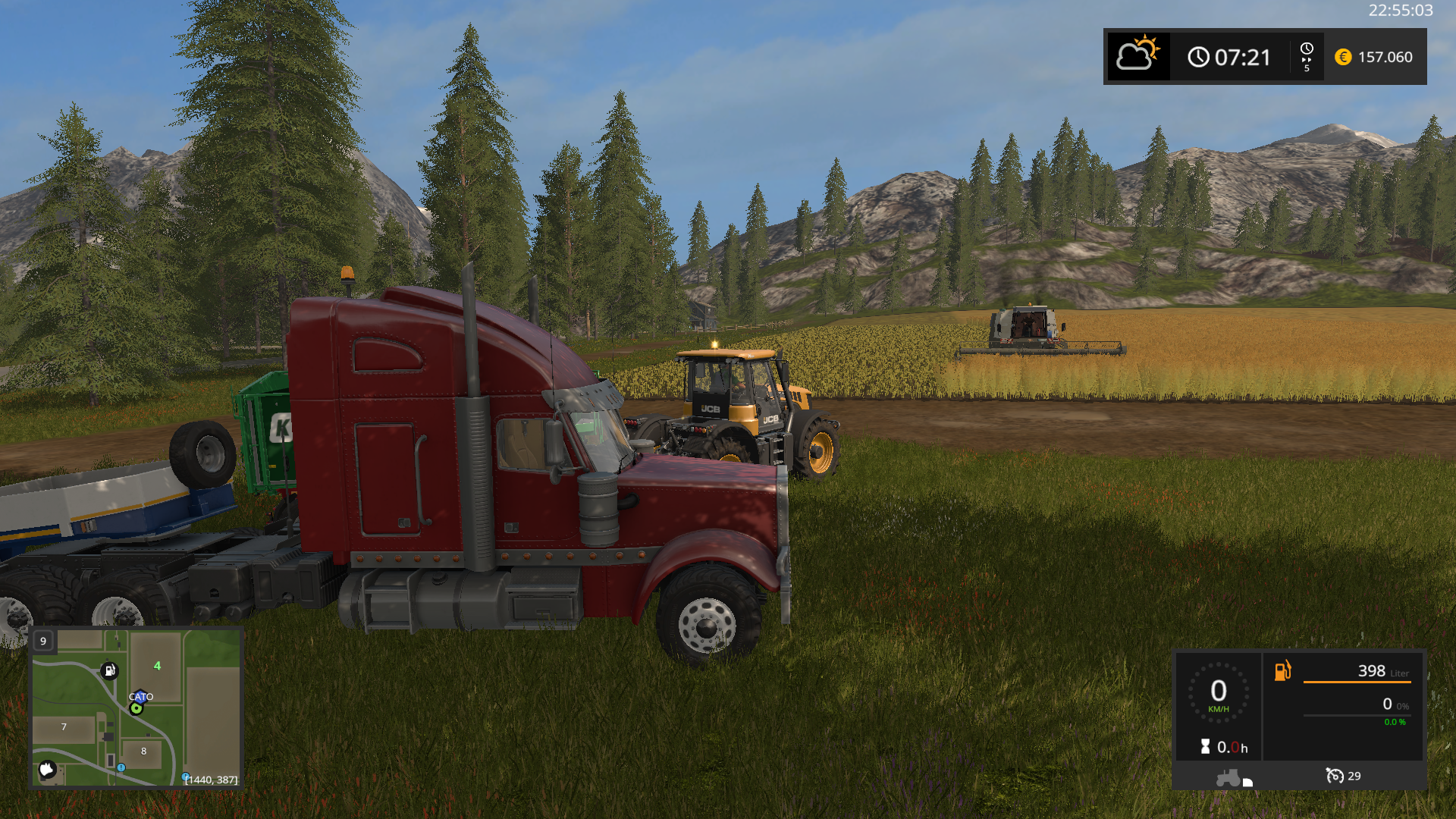Click the pig animal marker on minimap
Screen dimensions: 1456x819
tap(47, 770)
